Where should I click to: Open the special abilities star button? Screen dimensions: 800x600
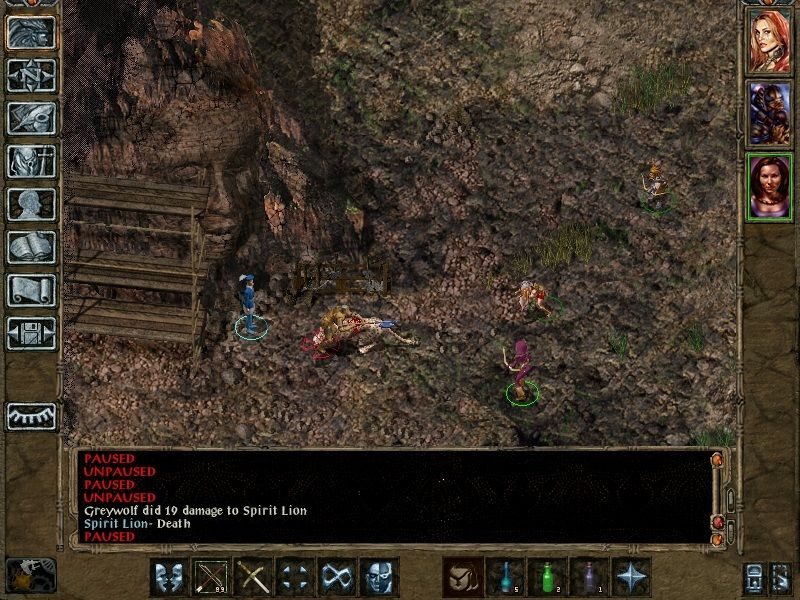[631, 577]
